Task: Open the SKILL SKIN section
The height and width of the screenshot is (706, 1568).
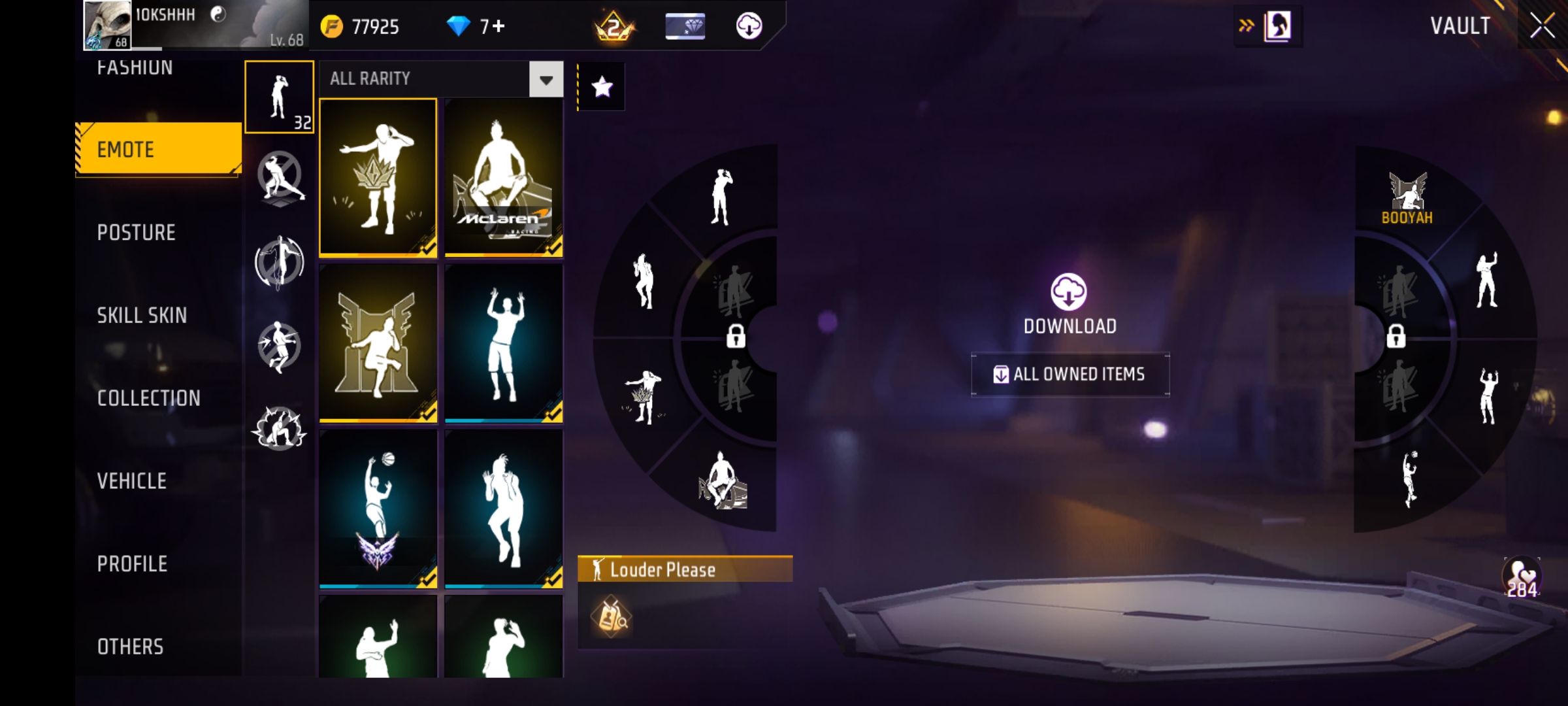Action: click(140, 315)
